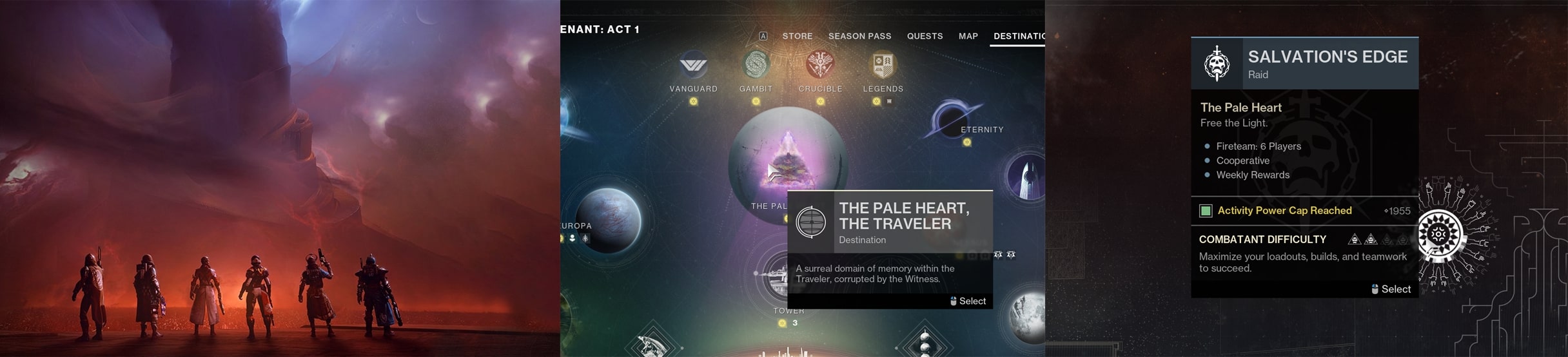Open the Legends destination icon
The height and width of the screenshot is (357, 1568).
(x=883, y=66)
